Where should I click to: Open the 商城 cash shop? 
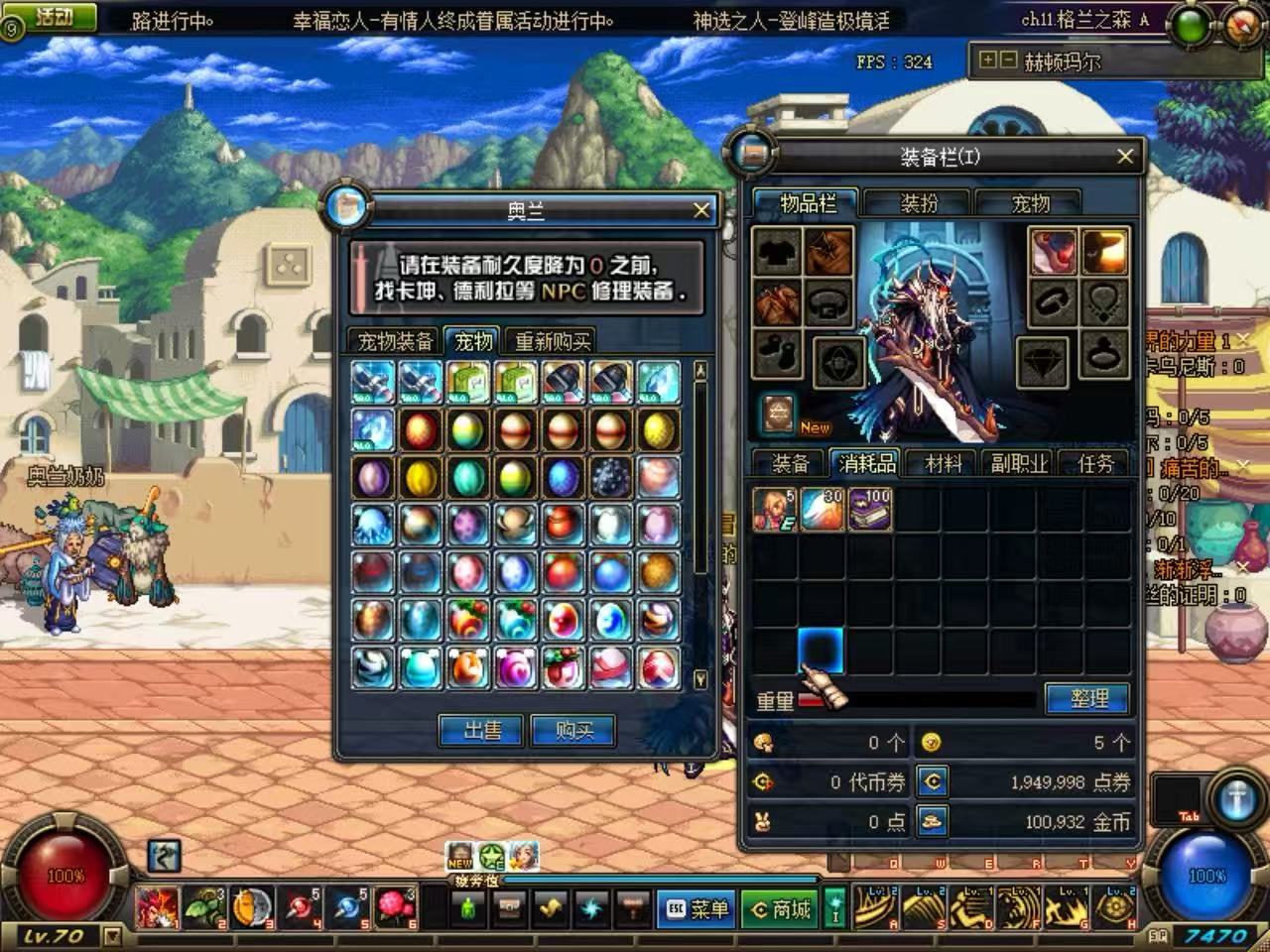tap(780, 908)
